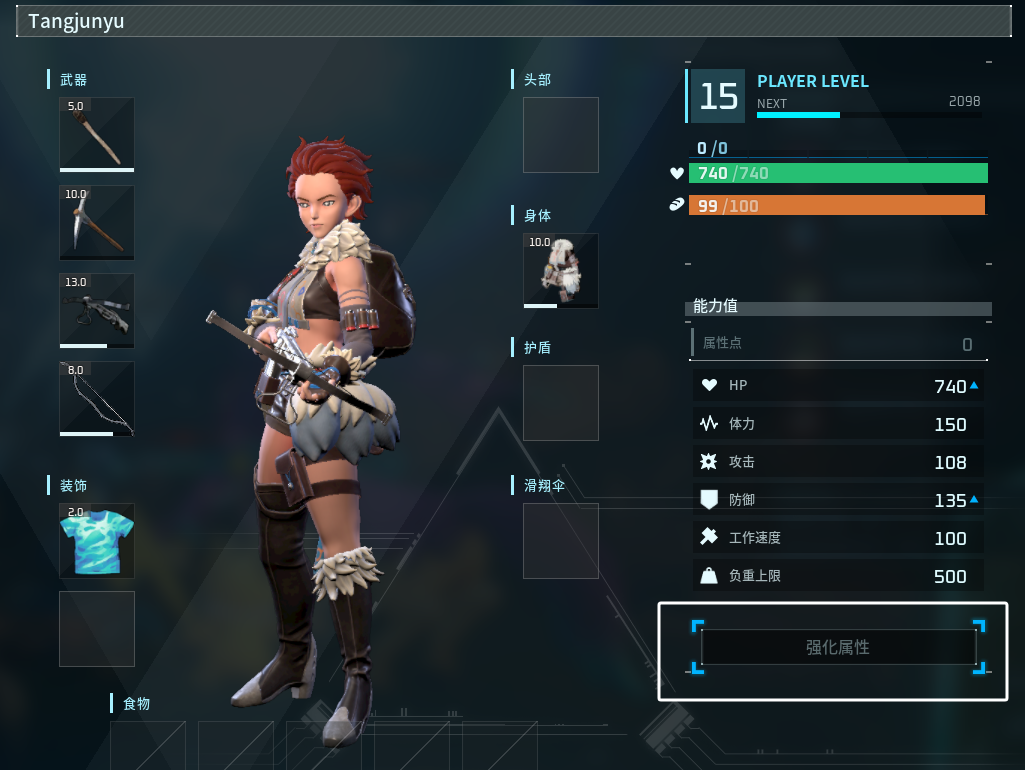
Task: Select the 工作速度 work speed row
Action: click(x=838, y=538)
